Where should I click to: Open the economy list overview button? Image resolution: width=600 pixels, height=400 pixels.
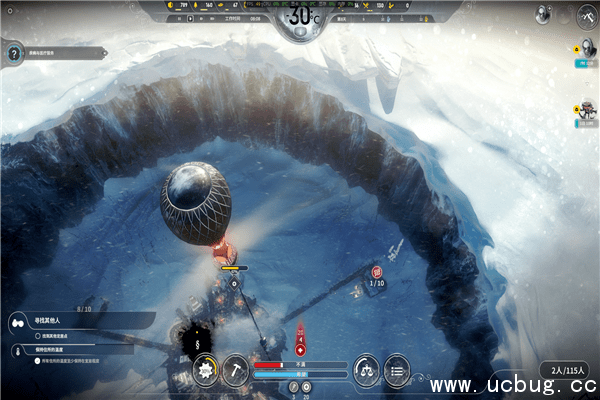397,369
